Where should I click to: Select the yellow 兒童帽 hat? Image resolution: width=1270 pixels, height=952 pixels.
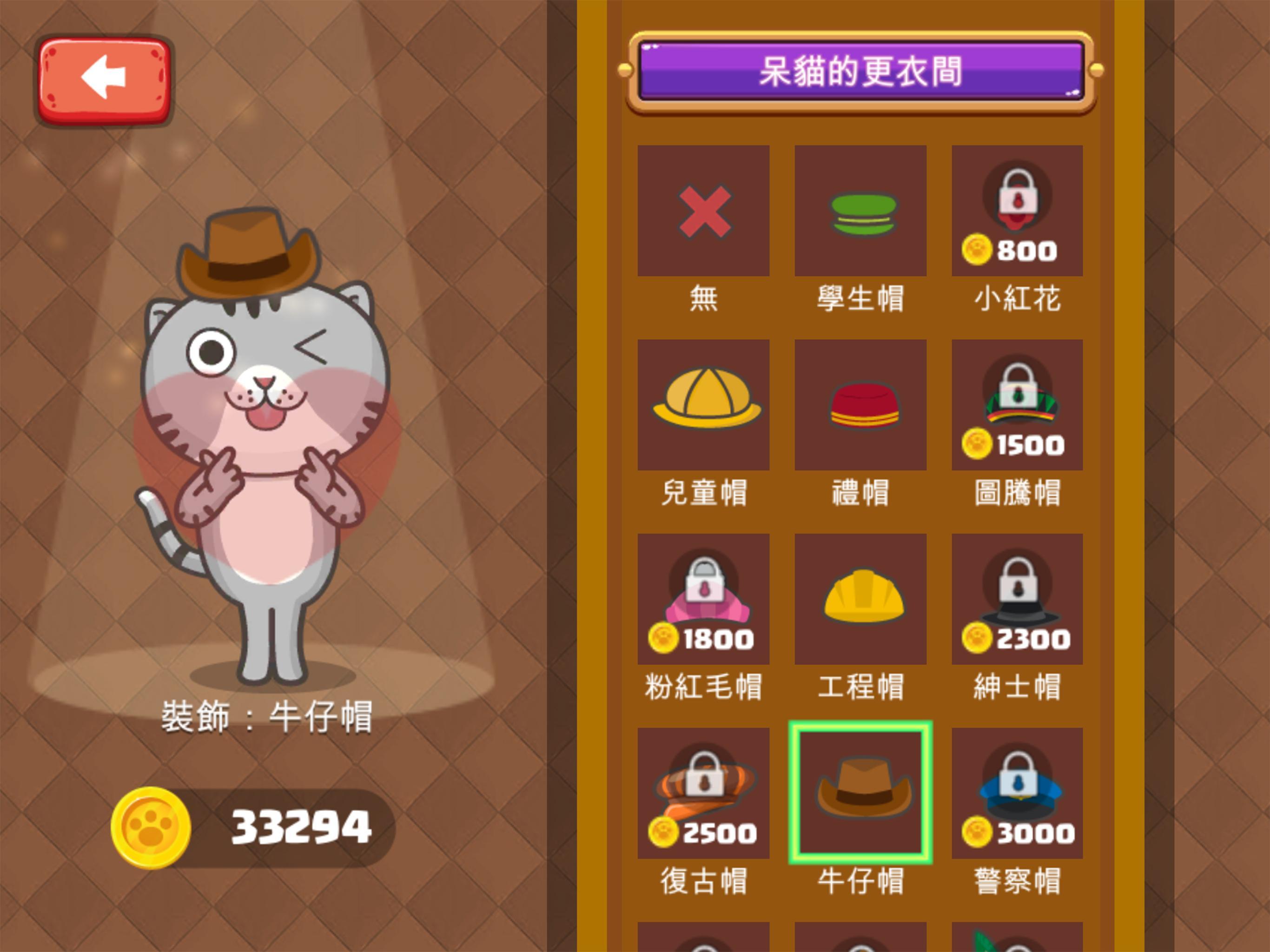[x=704, y=406]
